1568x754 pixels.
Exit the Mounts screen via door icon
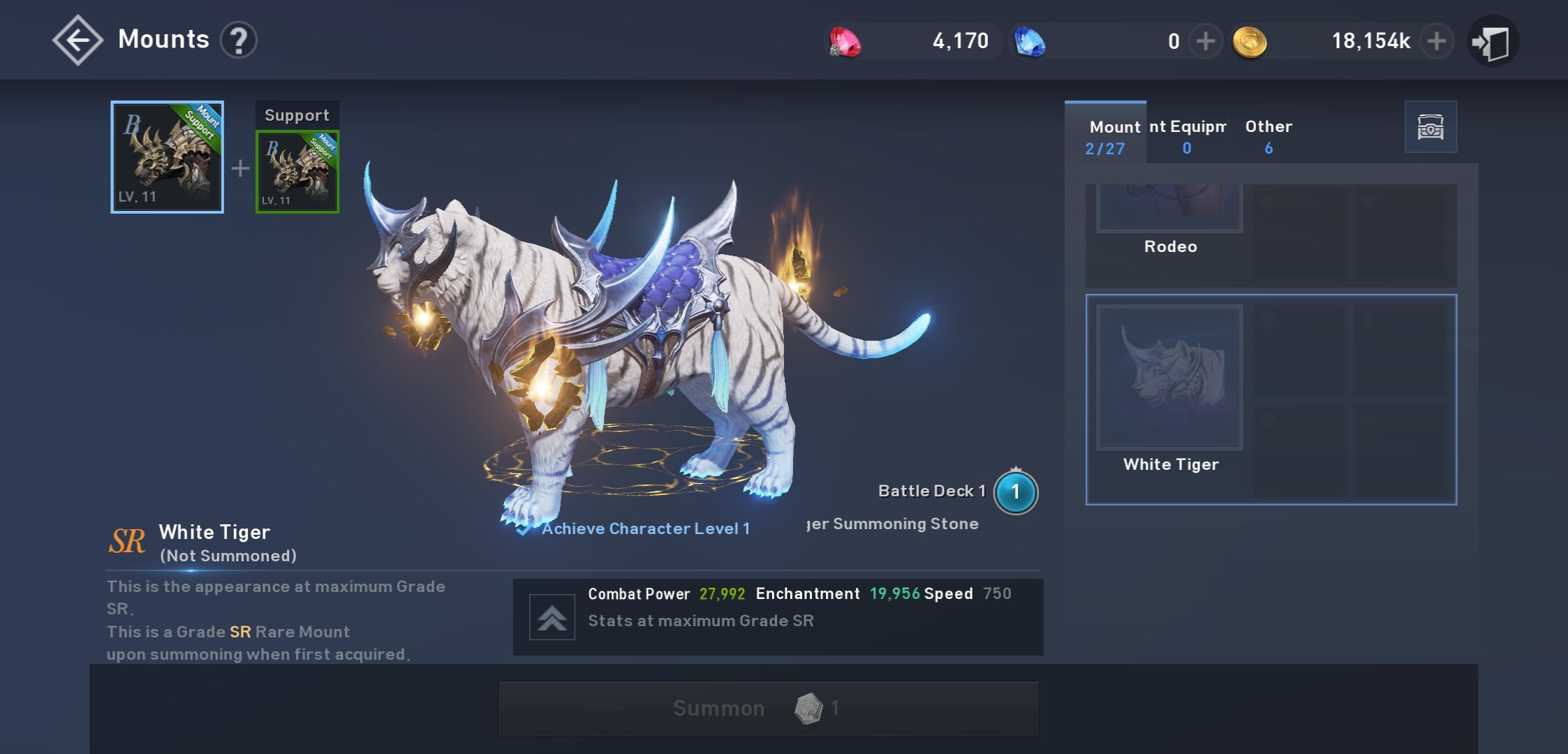[x=1492, y=42]
